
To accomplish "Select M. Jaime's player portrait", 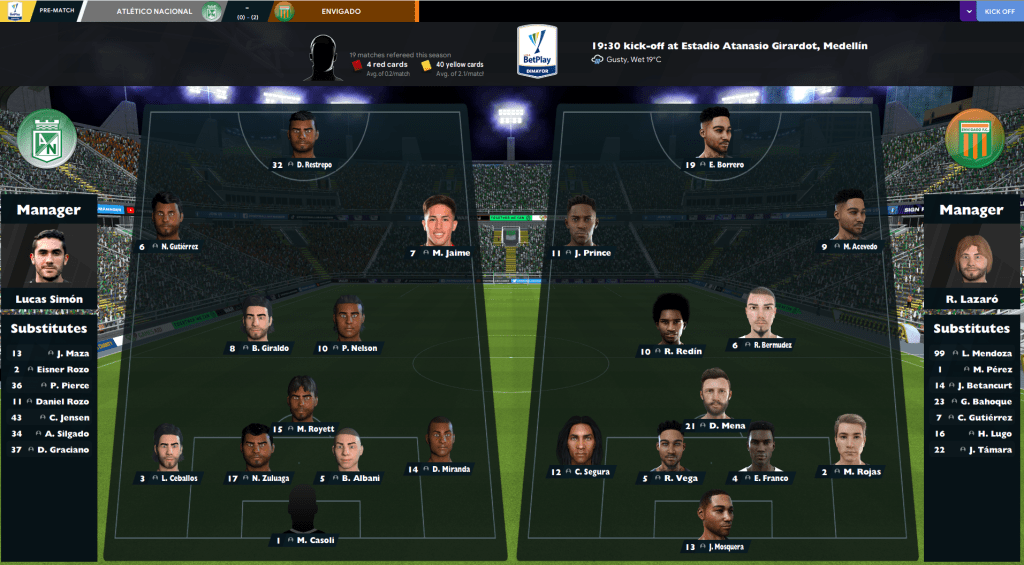I will (x=438, y=220).
